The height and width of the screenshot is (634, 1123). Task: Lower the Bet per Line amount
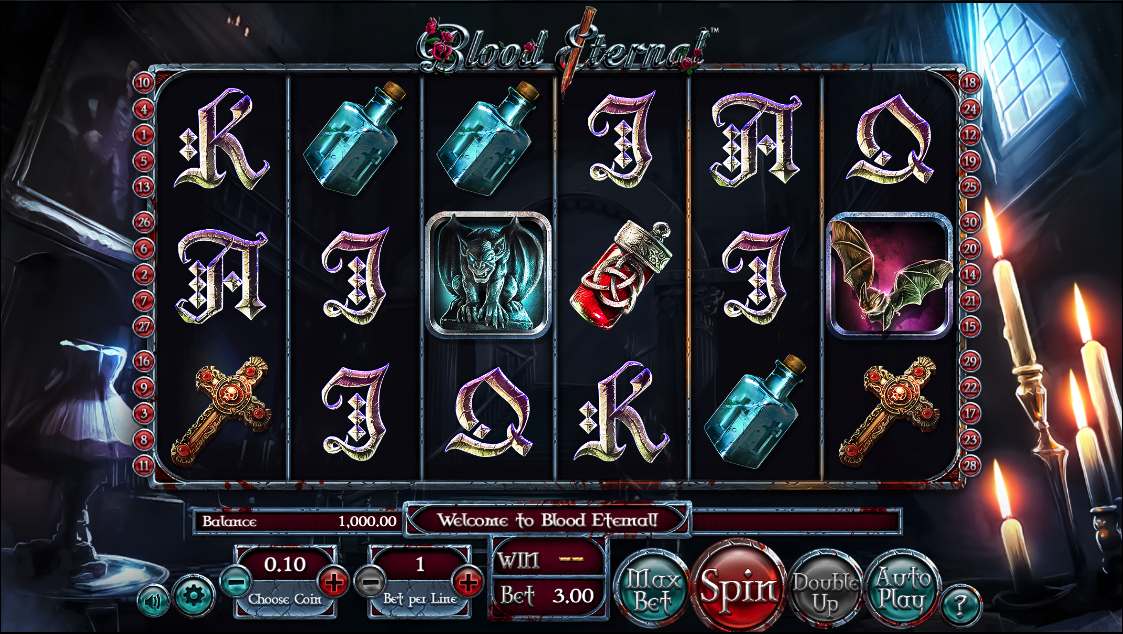point(370,579)
